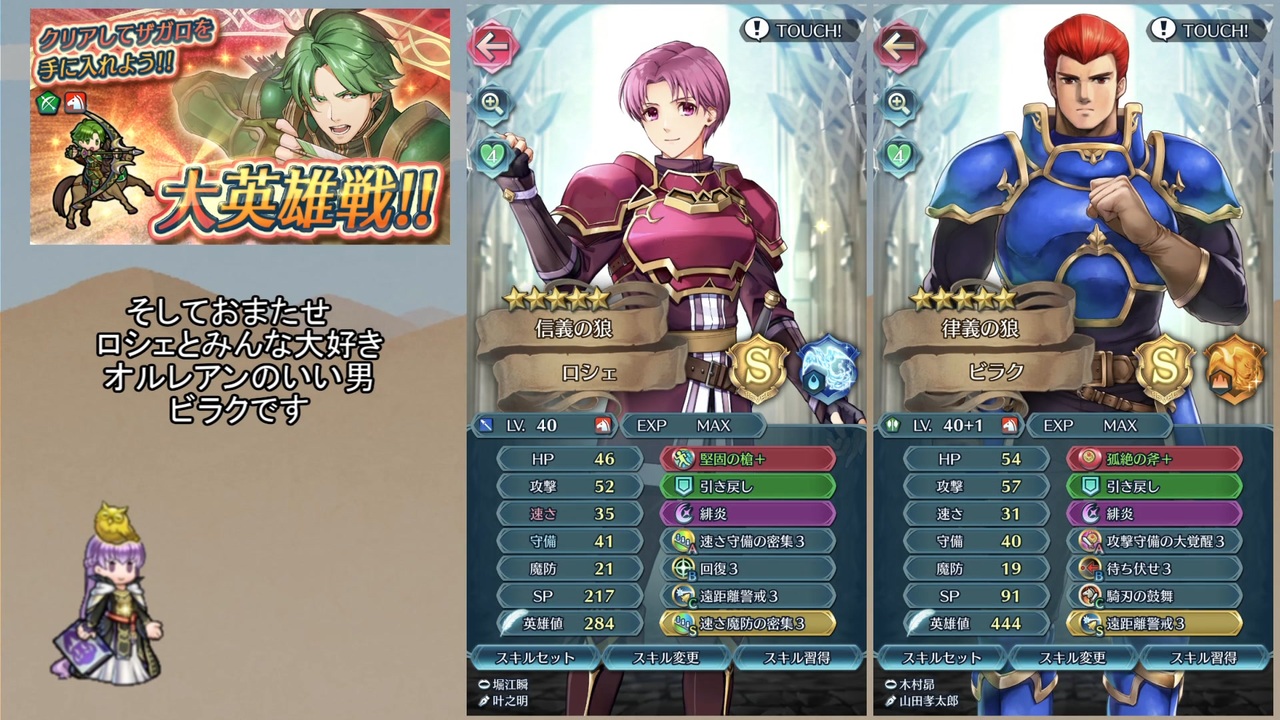View Roshea's B skill 回復3
Viewport: 1280px width, 720px height.
(748, 567)
